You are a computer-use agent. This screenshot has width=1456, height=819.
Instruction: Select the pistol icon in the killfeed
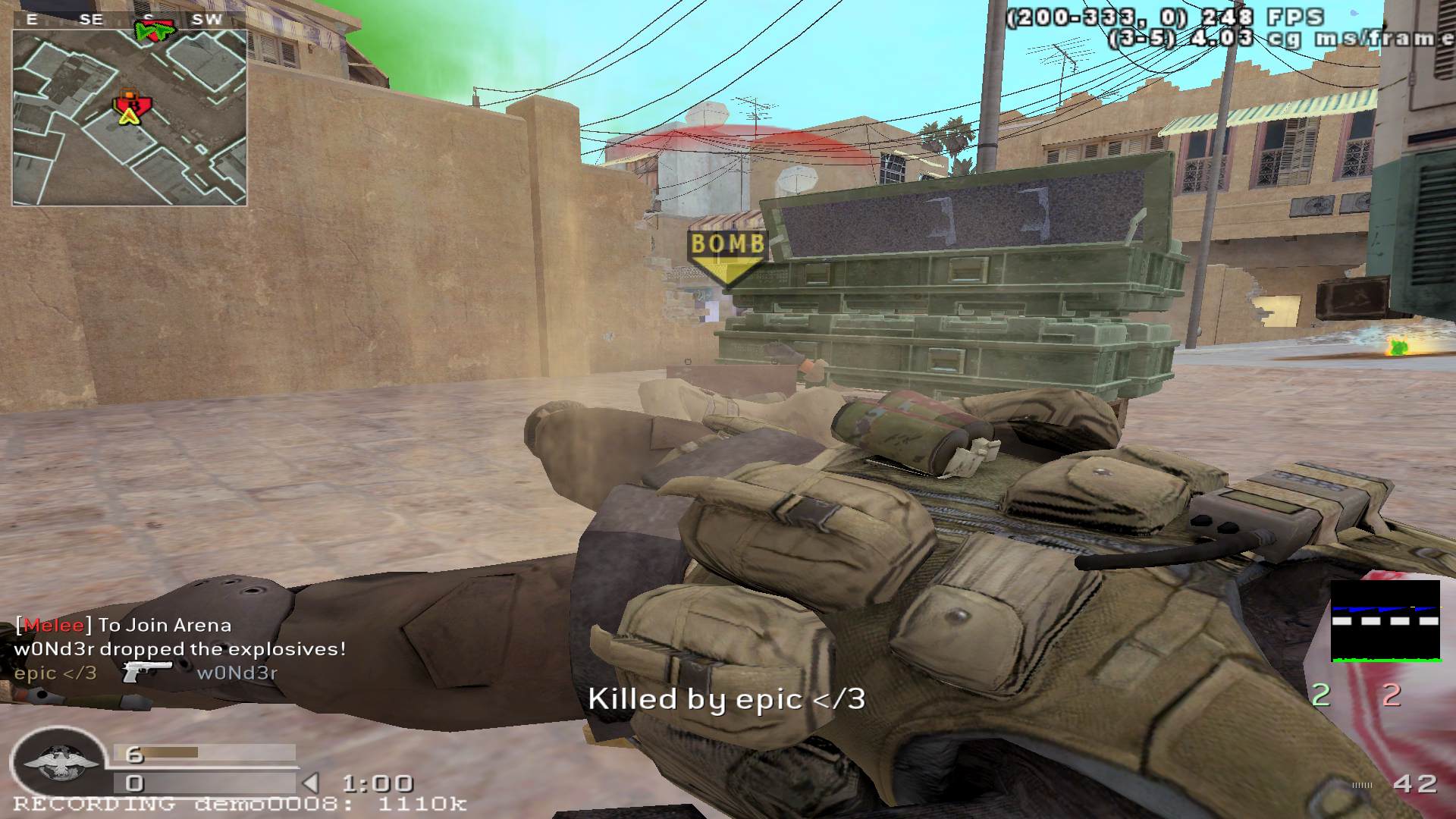pyautogui.click(x=146, y=671)
